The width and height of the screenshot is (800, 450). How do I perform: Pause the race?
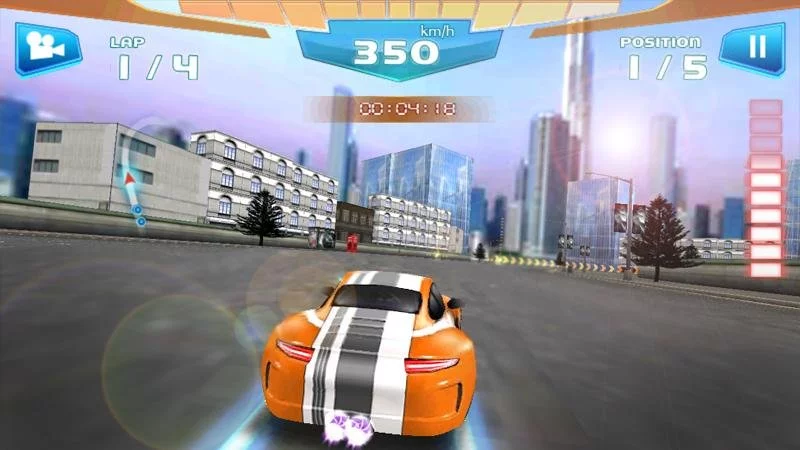756,47
